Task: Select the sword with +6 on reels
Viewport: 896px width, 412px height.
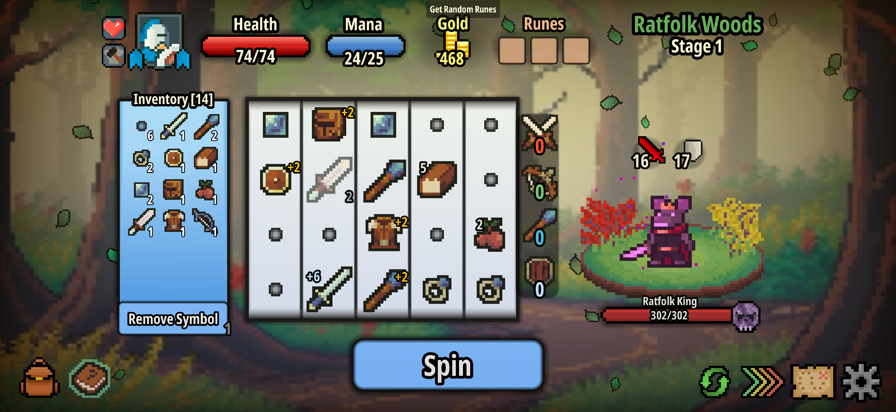Action: coord(329,288)
